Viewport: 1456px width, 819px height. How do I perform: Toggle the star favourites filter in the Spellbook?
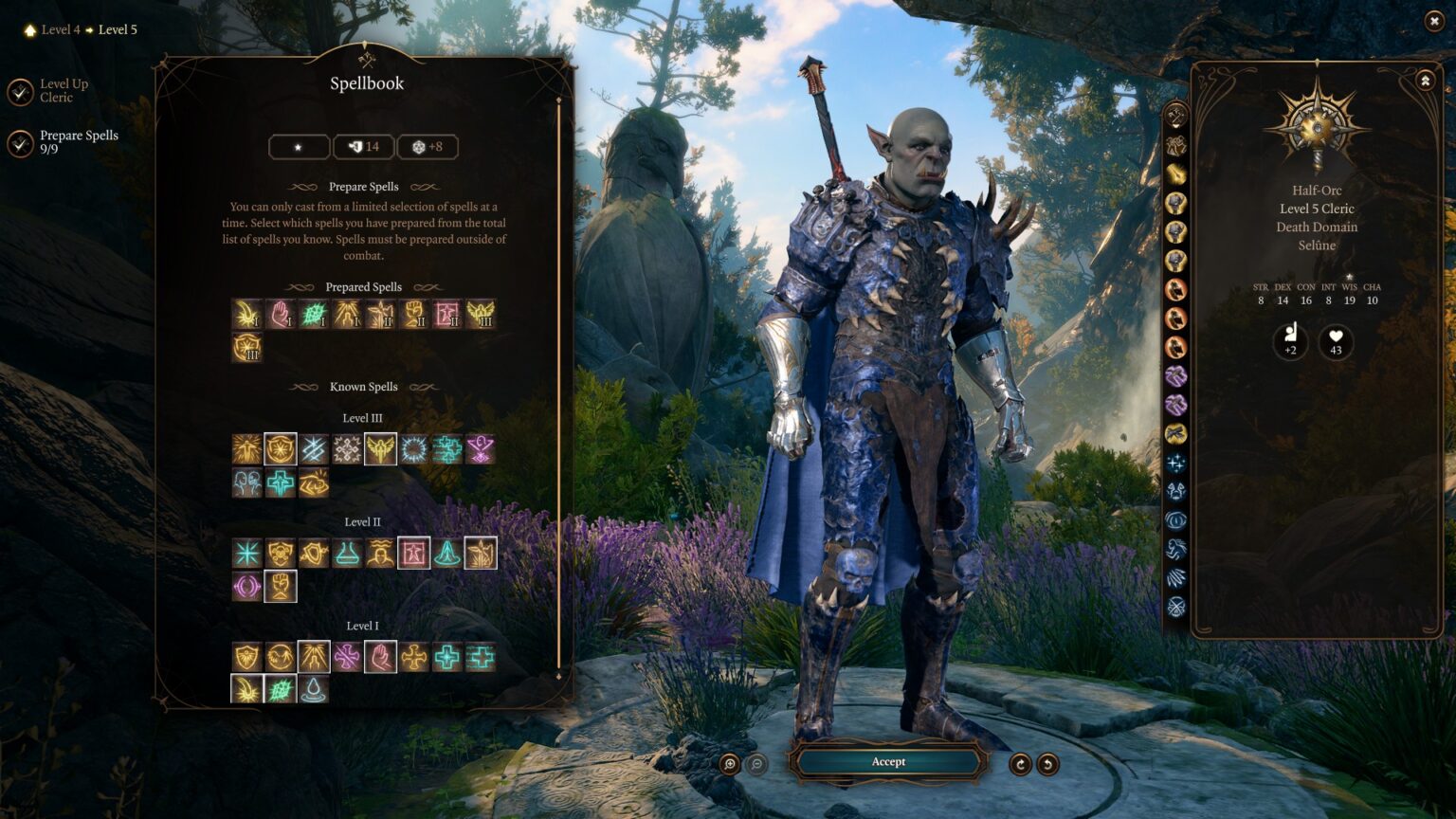298,146
